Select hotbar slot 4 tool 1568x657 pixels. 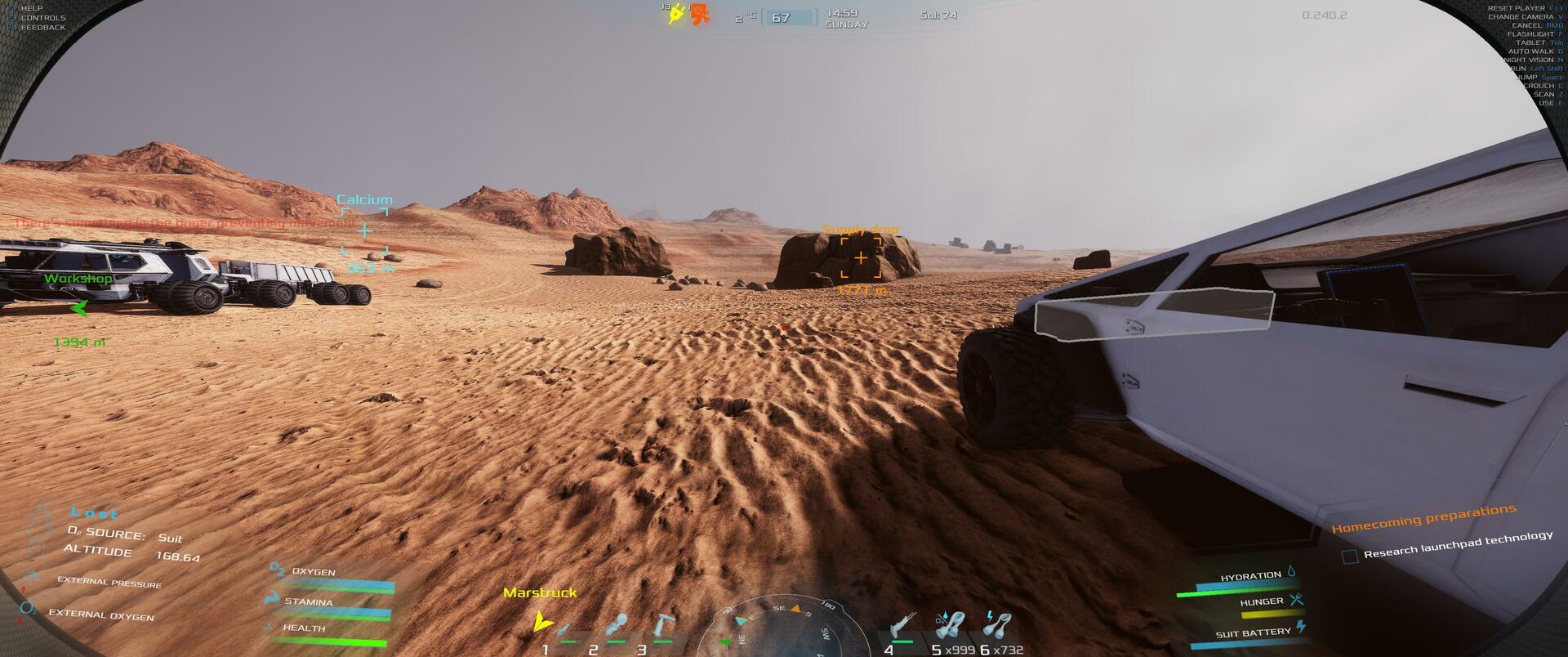click(x=903, y=628)
